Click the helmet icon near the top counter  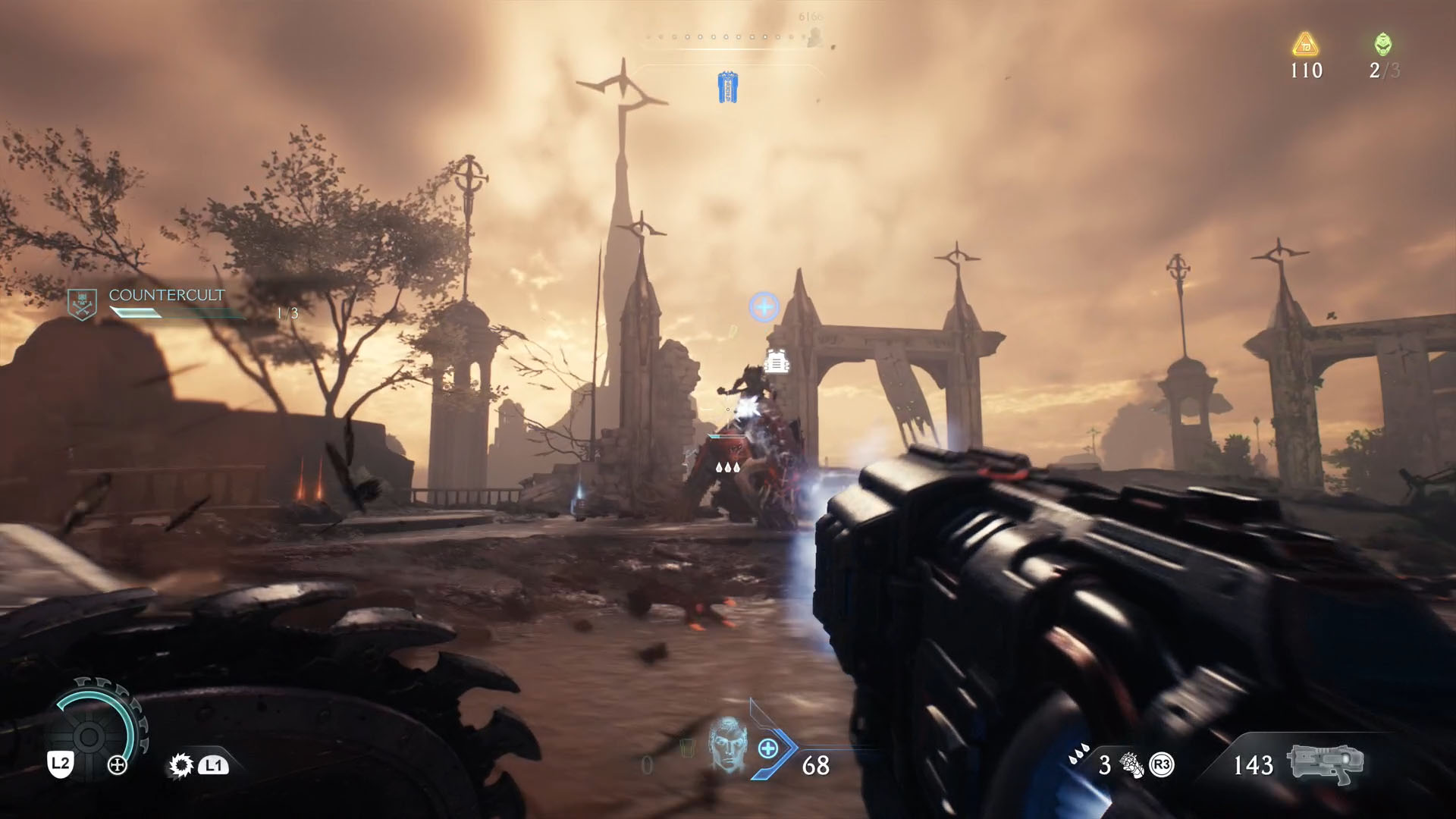pyautogui.click(x=814, y=36)
